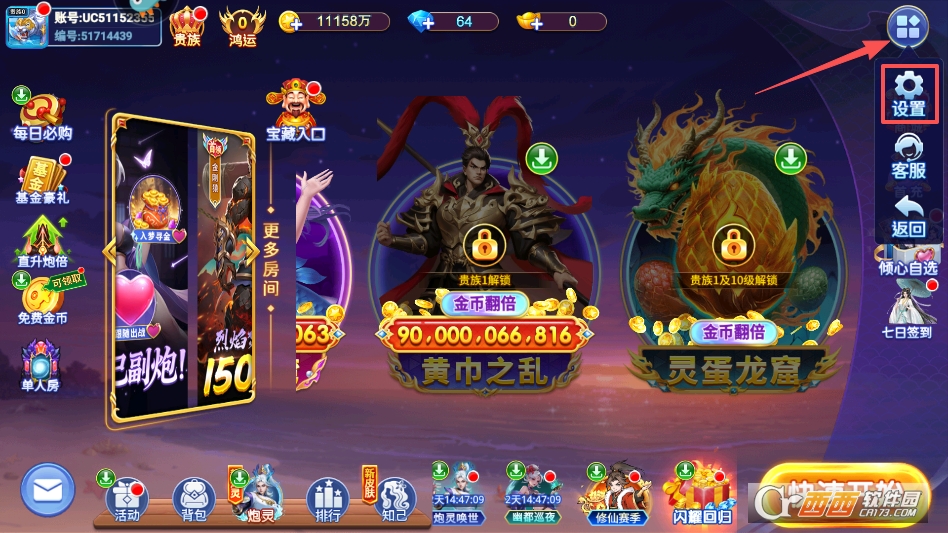The height and width of the screenshot is (533, 948).
Task: Toggle the four-square menu button
Action: 908,28
